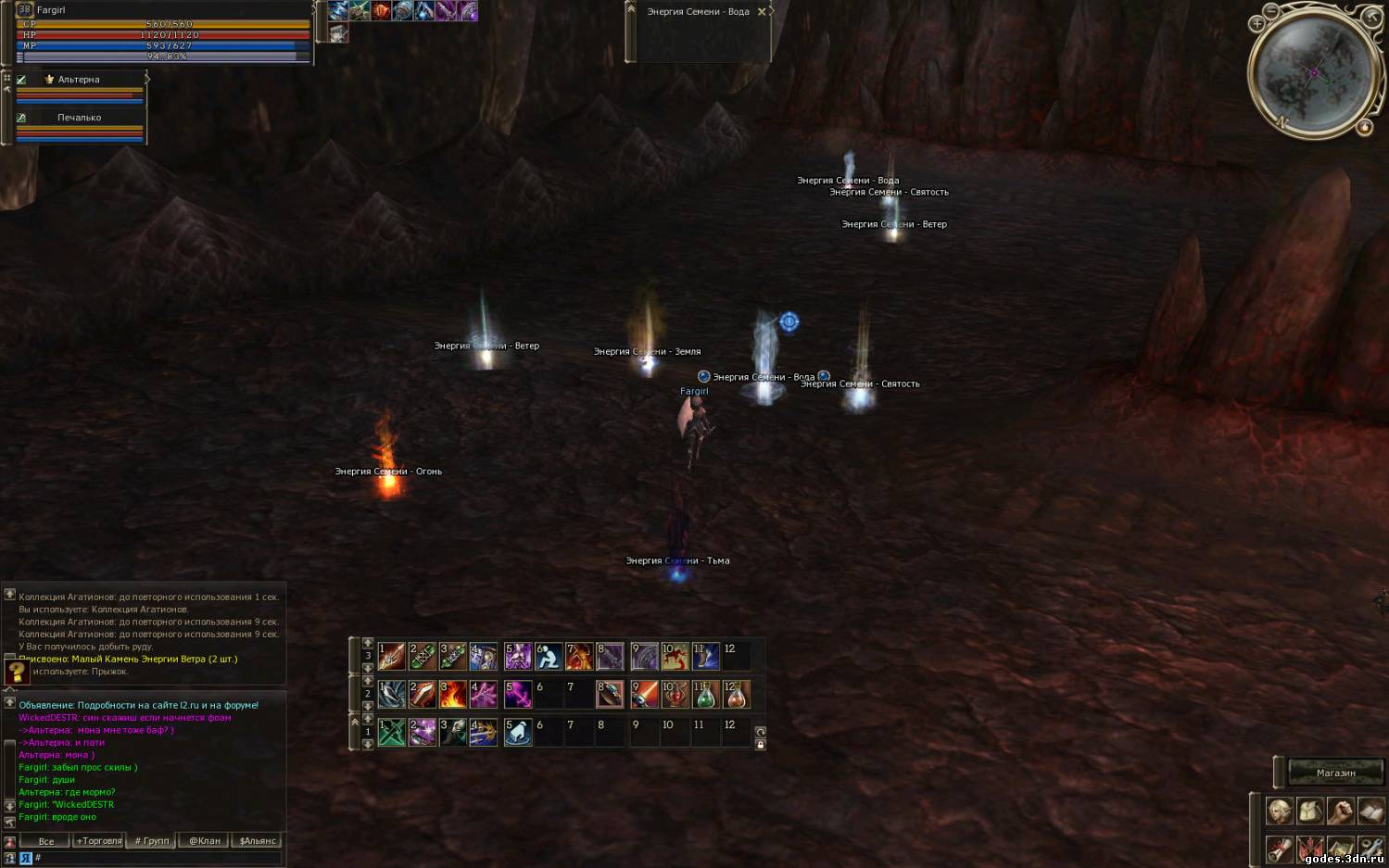Select party member Печалько

(x=79, y=118)
